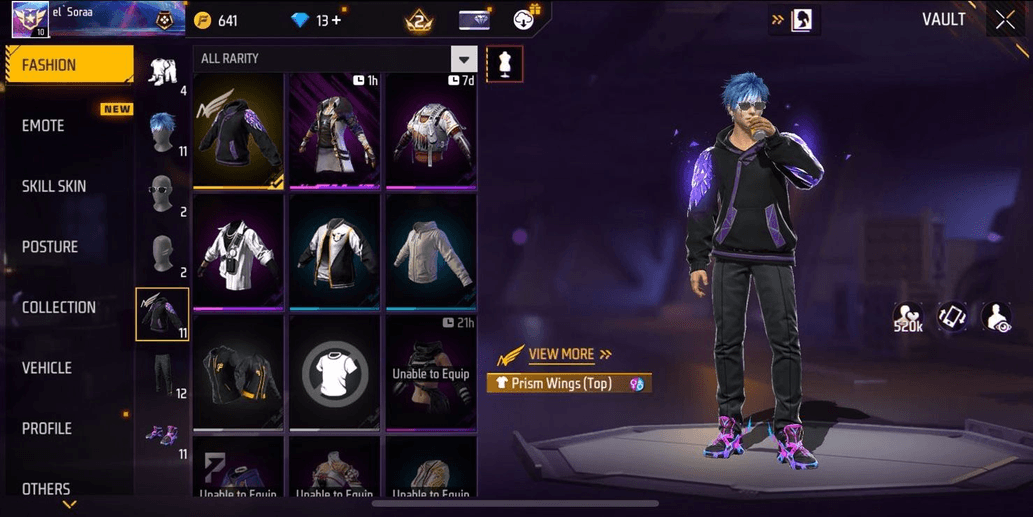Close the Vault with the X button

[1004, 20]
